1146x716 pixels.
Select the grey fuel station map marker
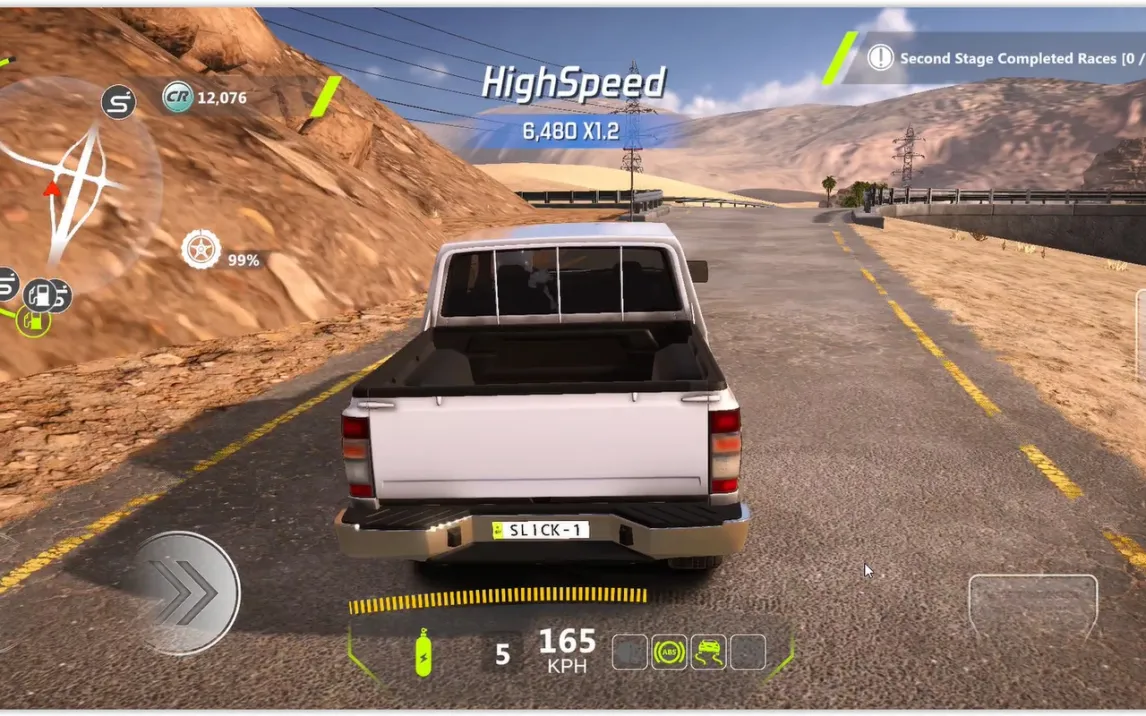tap(42, 295)
